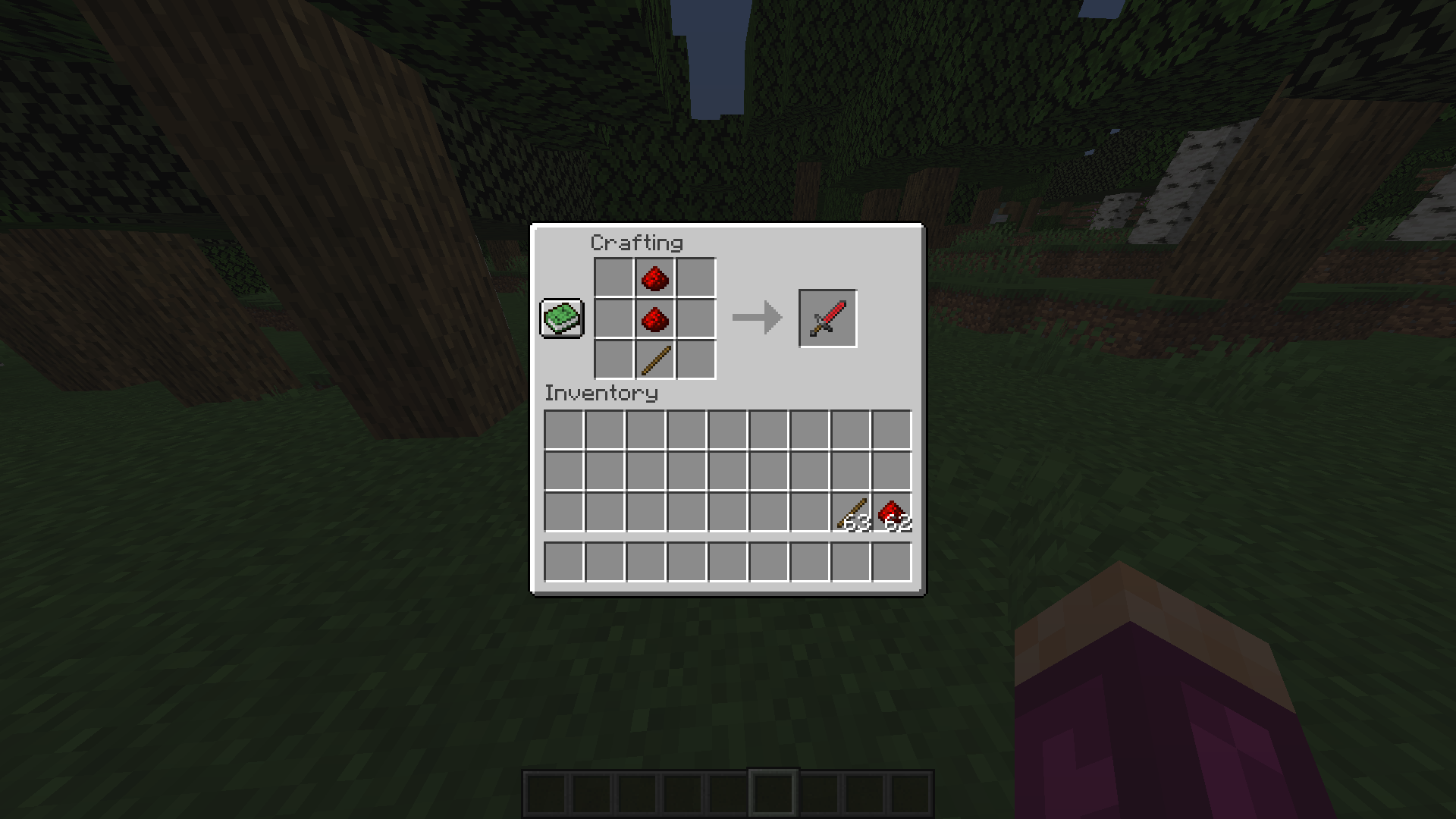Toggle the recipe book panel open
Screen dimensions: 1456x819
point(561,318)
